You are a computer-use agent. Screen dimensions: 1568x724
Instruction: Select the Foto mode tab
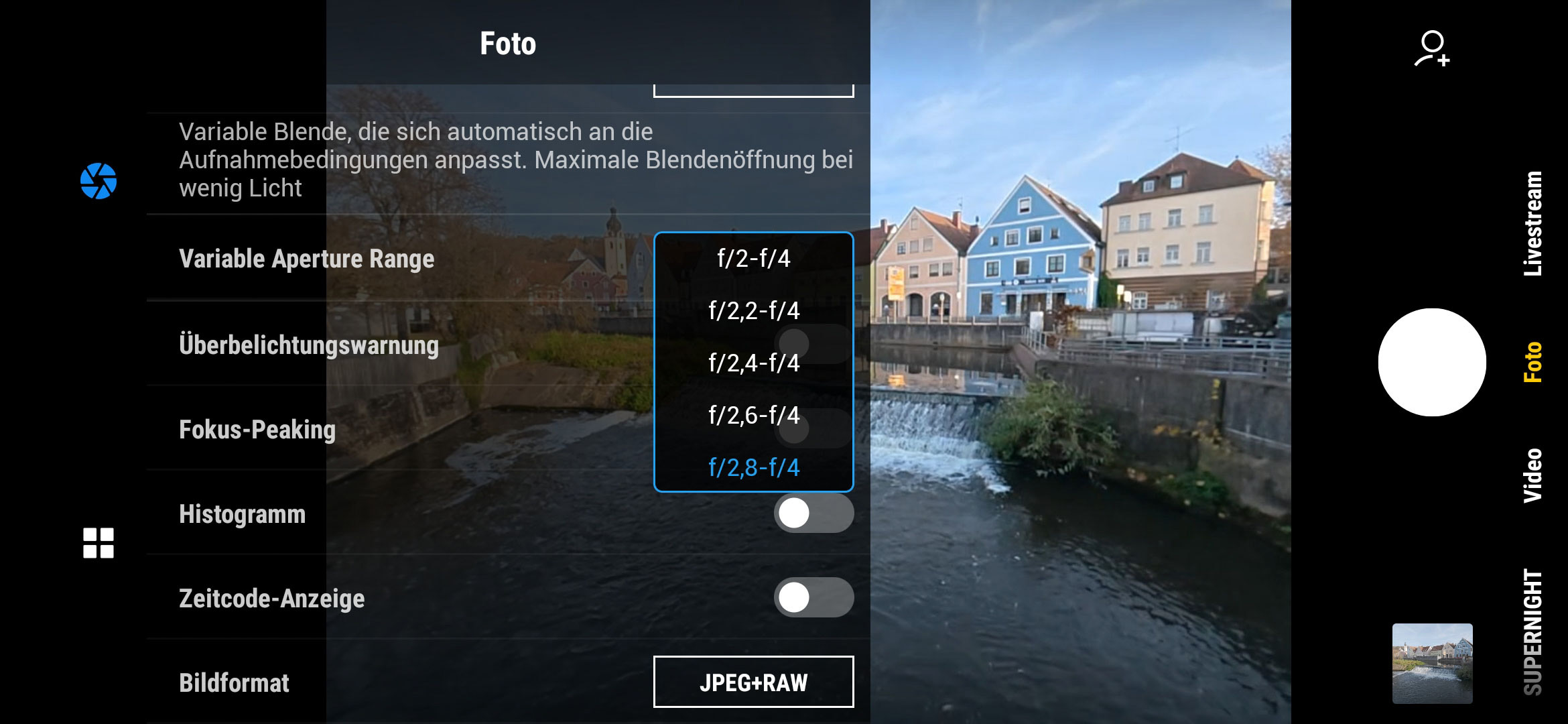coord(1533,363)
